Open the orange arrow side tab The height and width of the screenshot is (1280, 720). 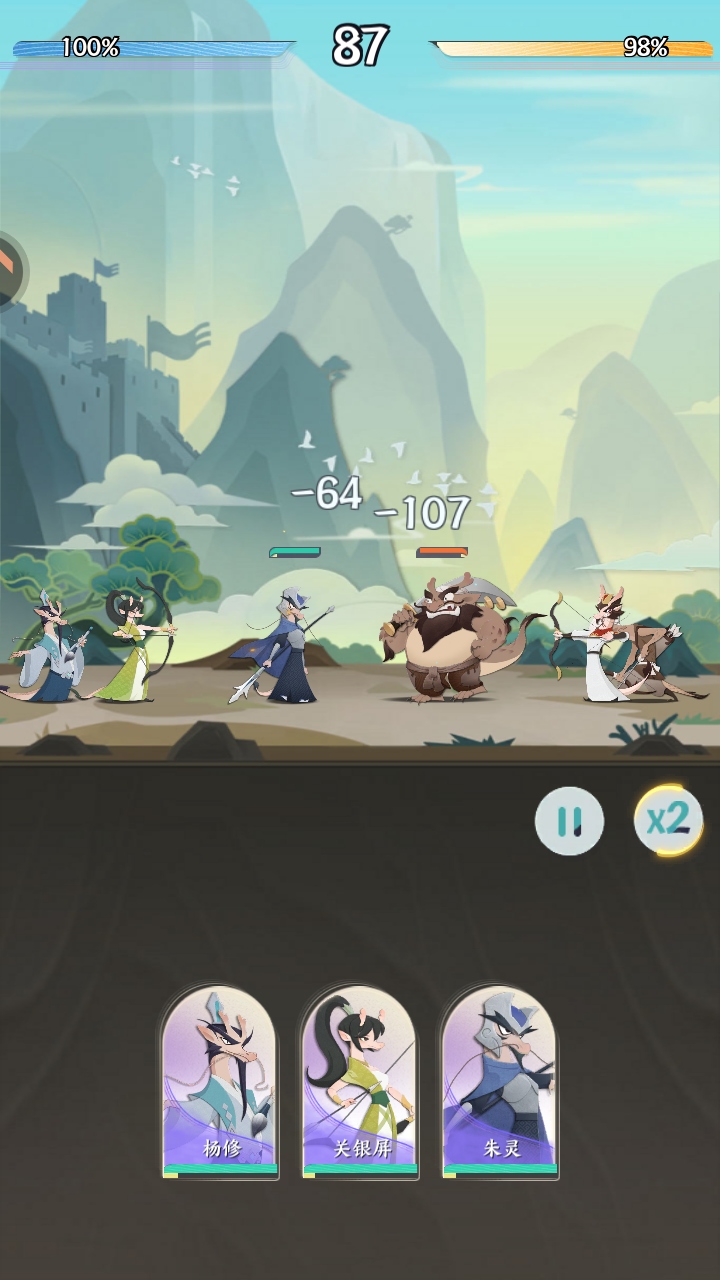(x=10, y=270)
